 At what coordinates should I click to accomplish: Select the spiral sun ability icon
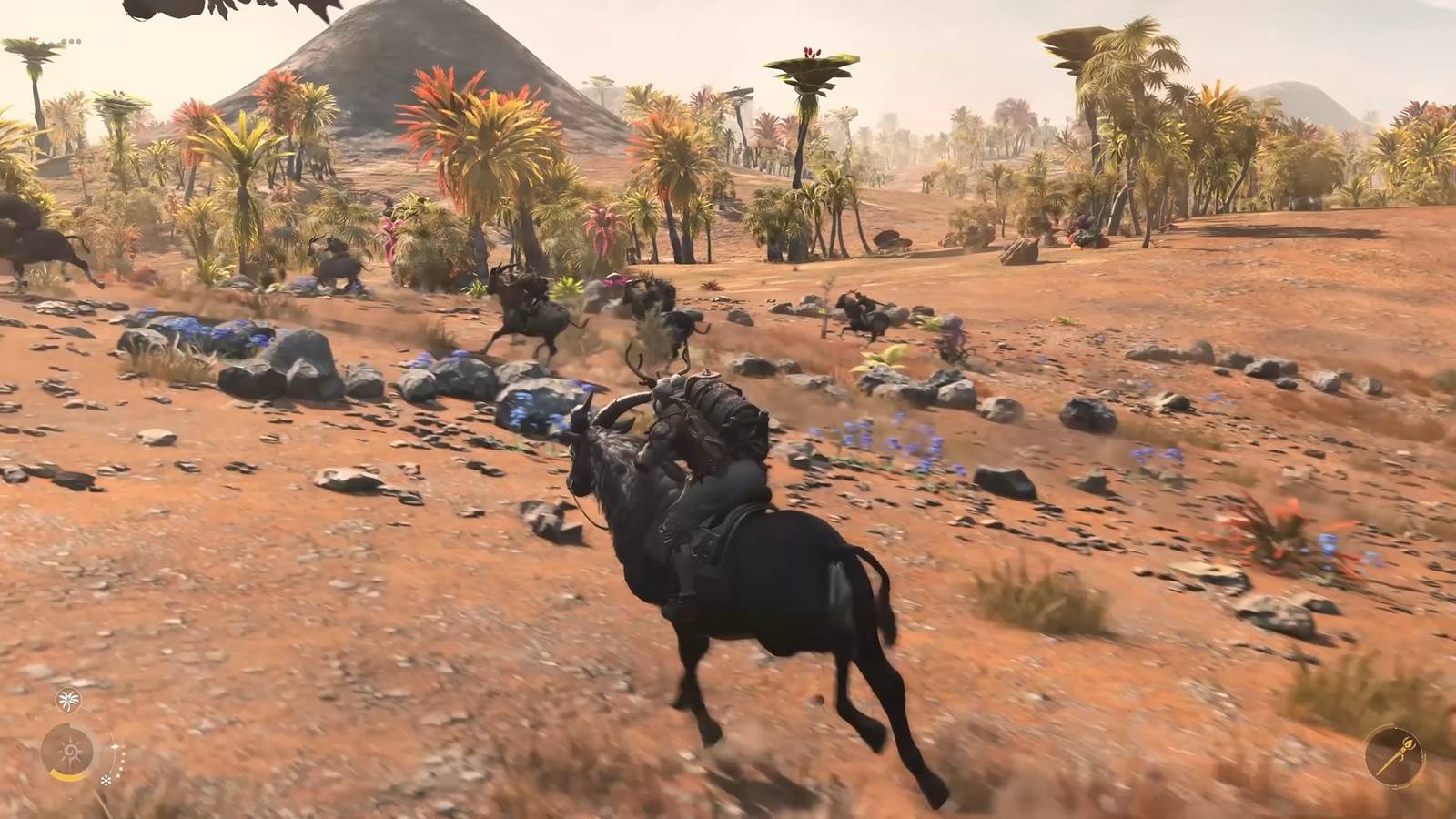(71, 750)
